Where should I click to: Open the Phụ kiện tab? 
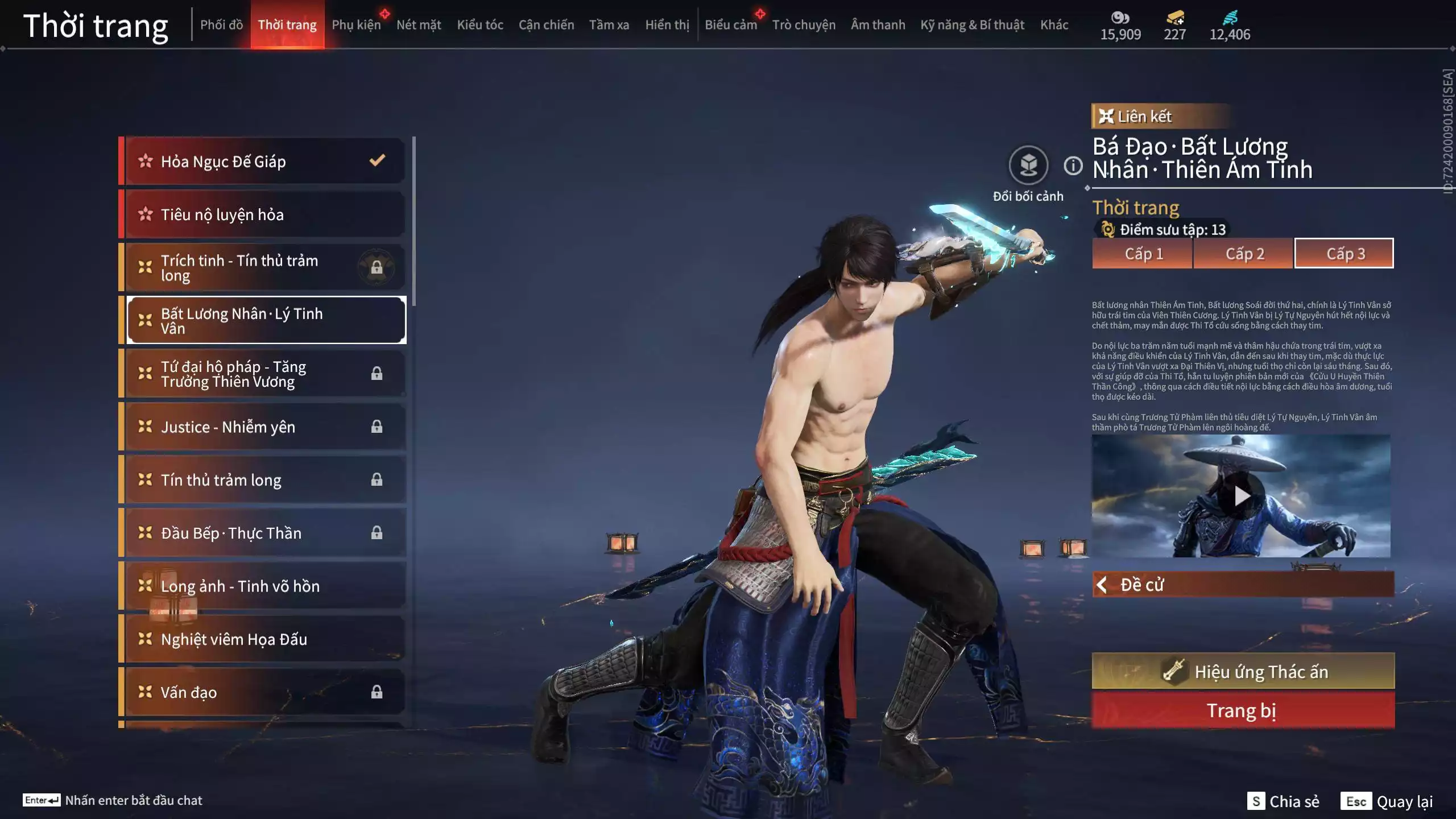point(356,25)
